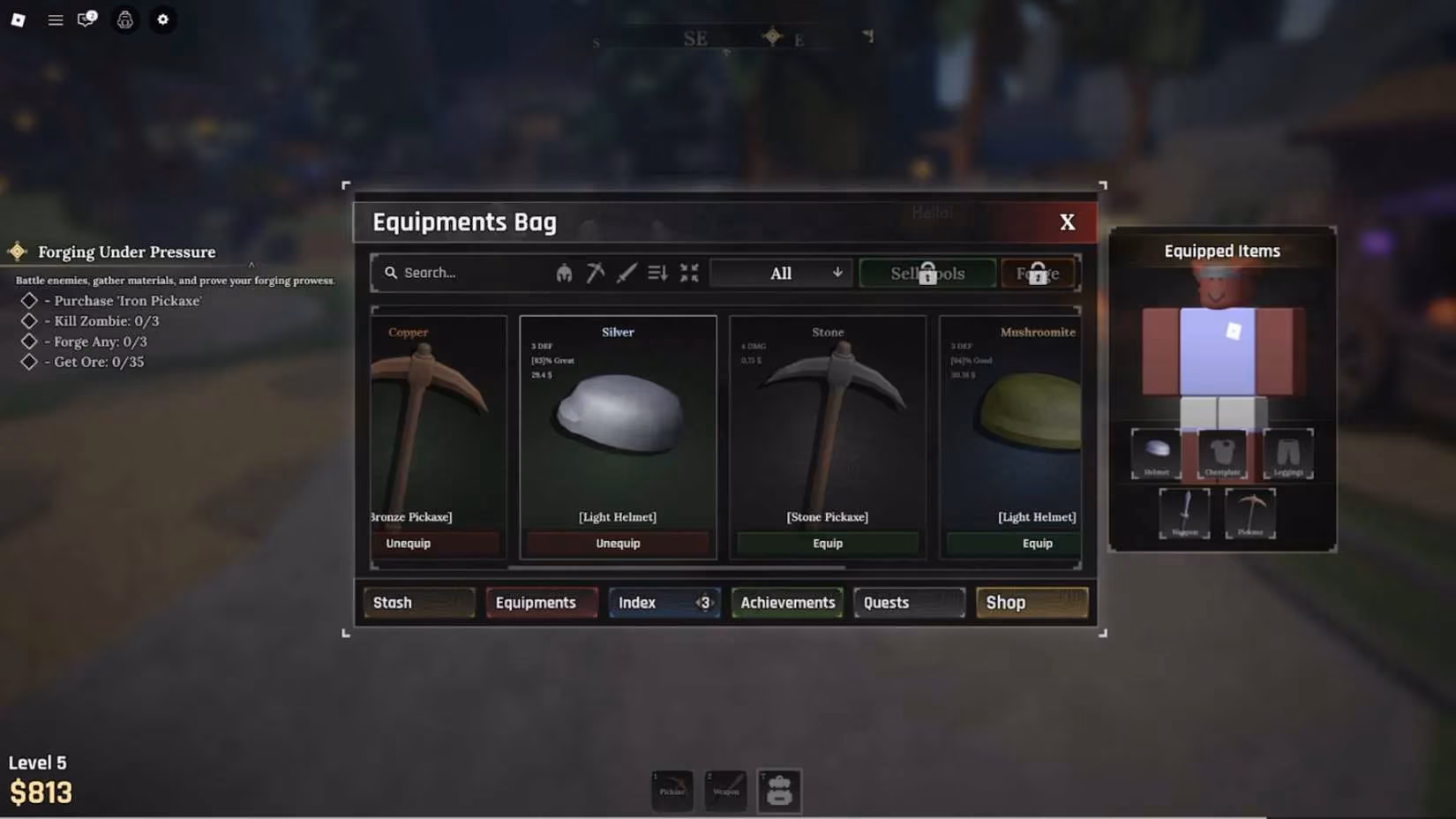Click the expand view icon beside sorting
Screen dimensions: 1456x819
tap(689, 272)
